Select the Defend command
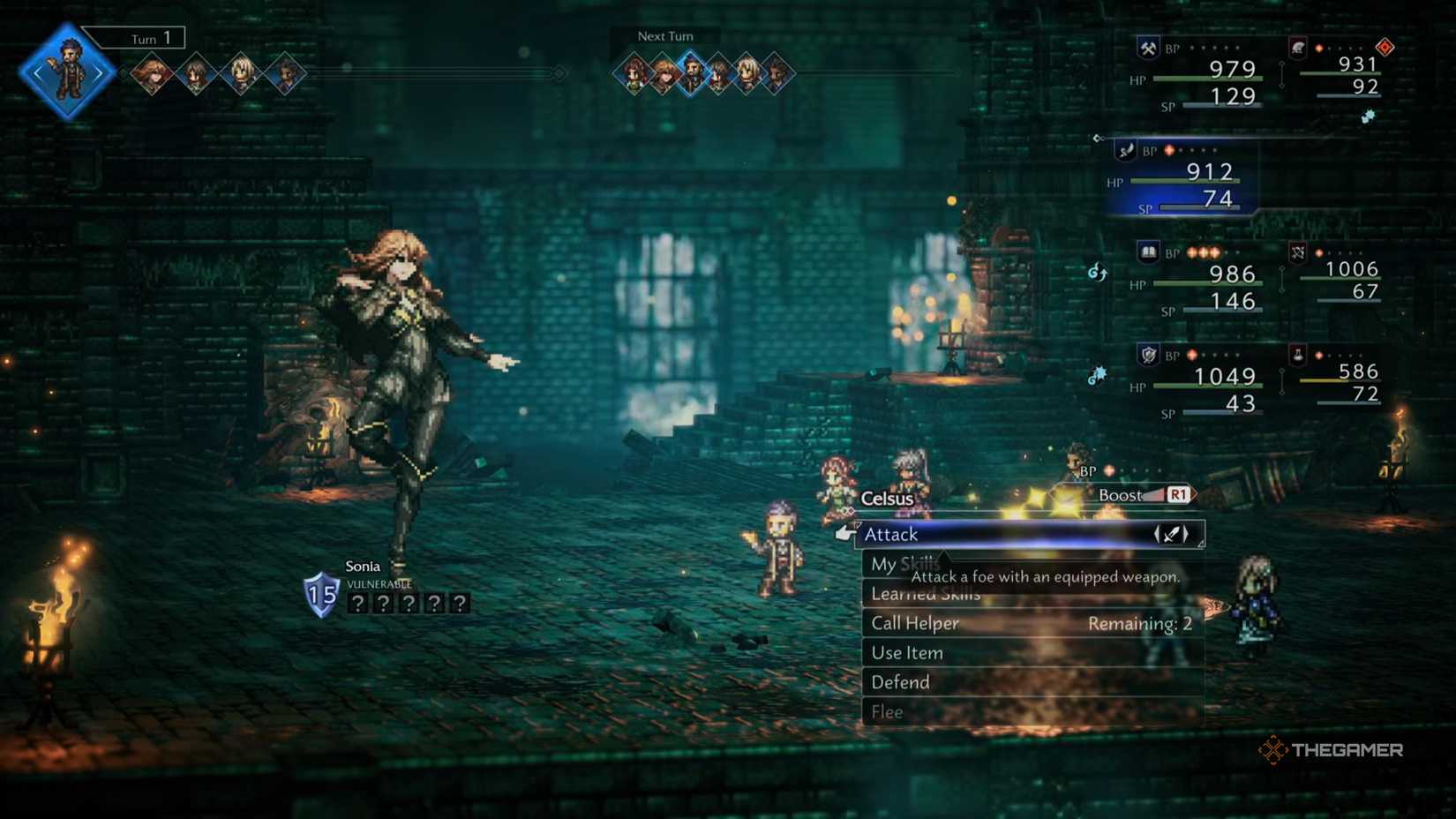Screen dimensions: 1456x819 (x=900, y=681)
